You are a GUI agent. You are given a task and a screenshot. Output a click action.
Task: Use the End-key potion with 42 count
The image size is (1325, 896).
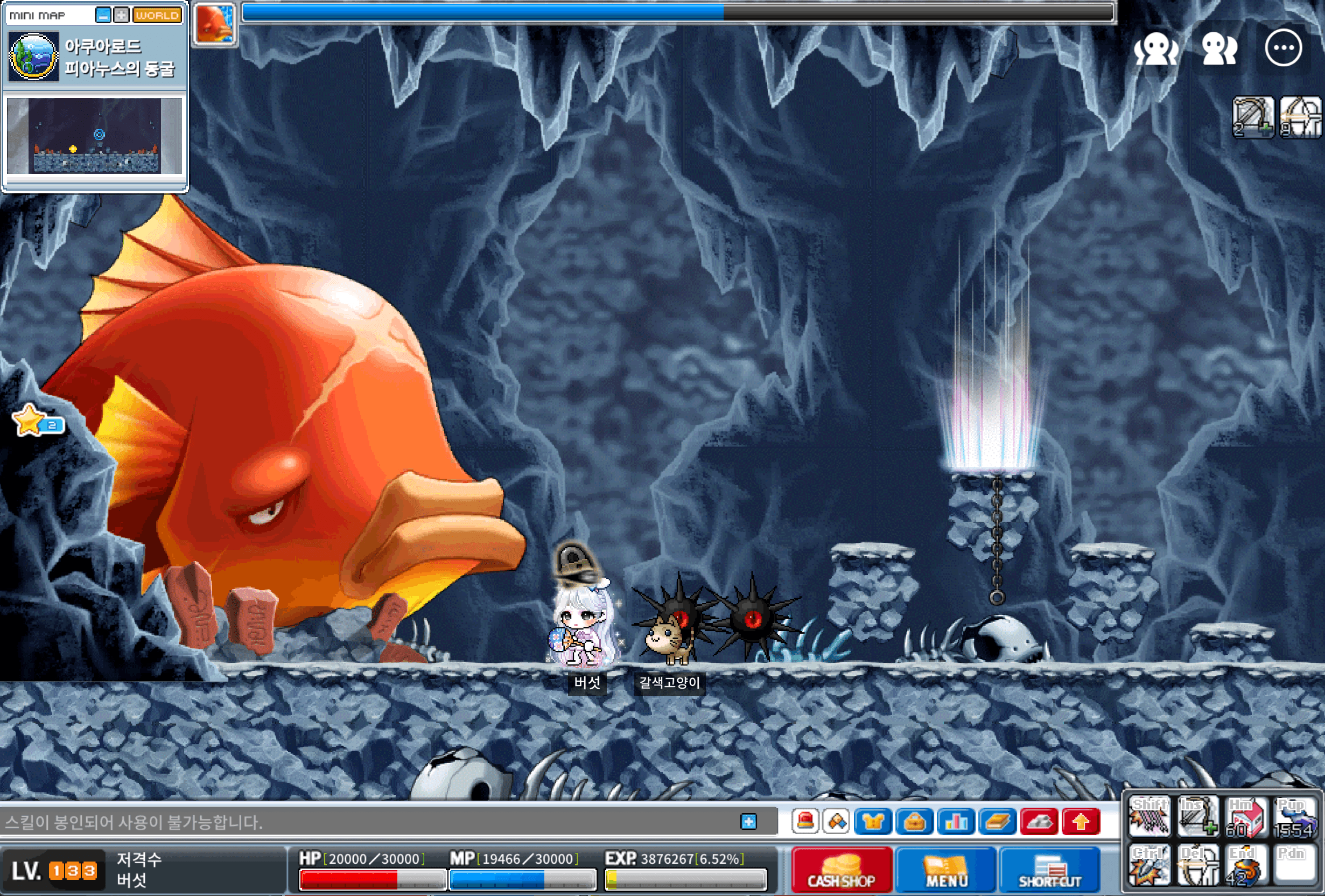tap(1246, 865)
